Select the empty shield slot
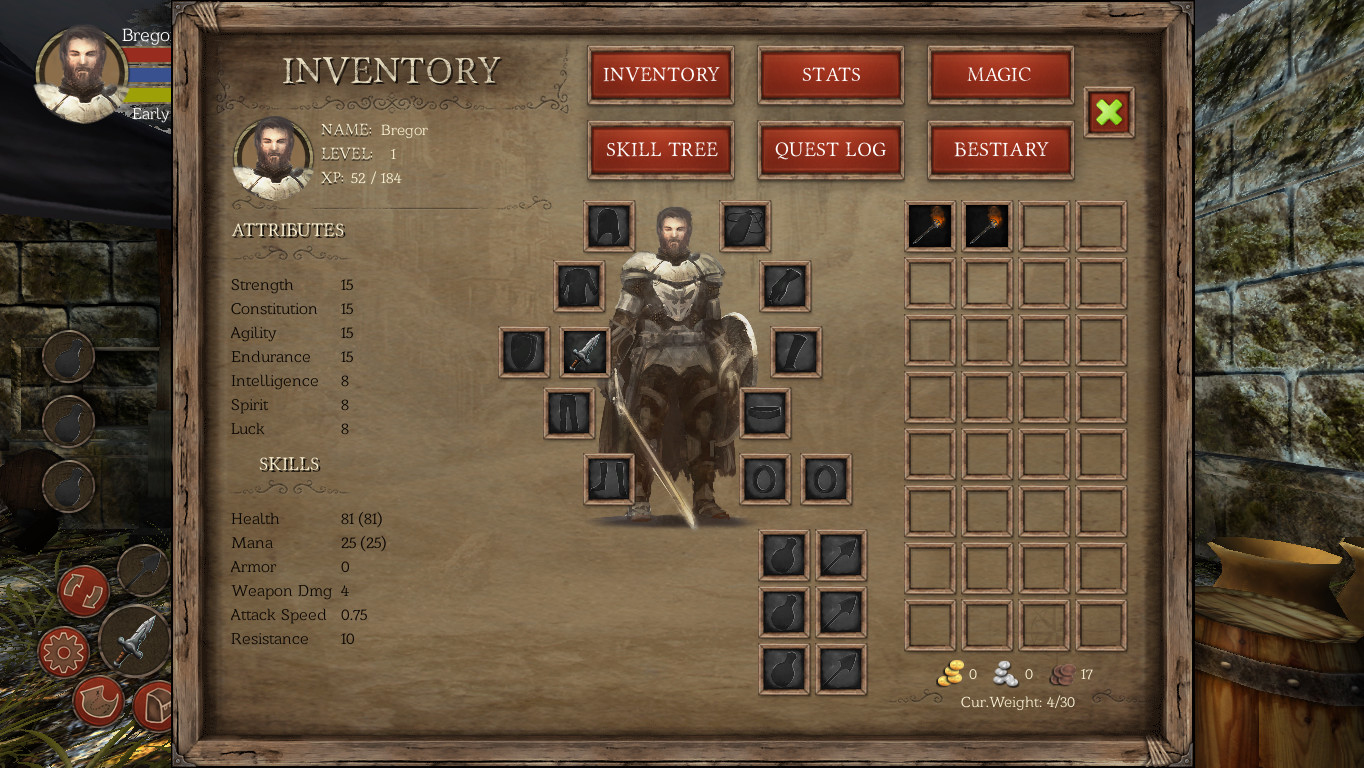 (x=524, y=352)
